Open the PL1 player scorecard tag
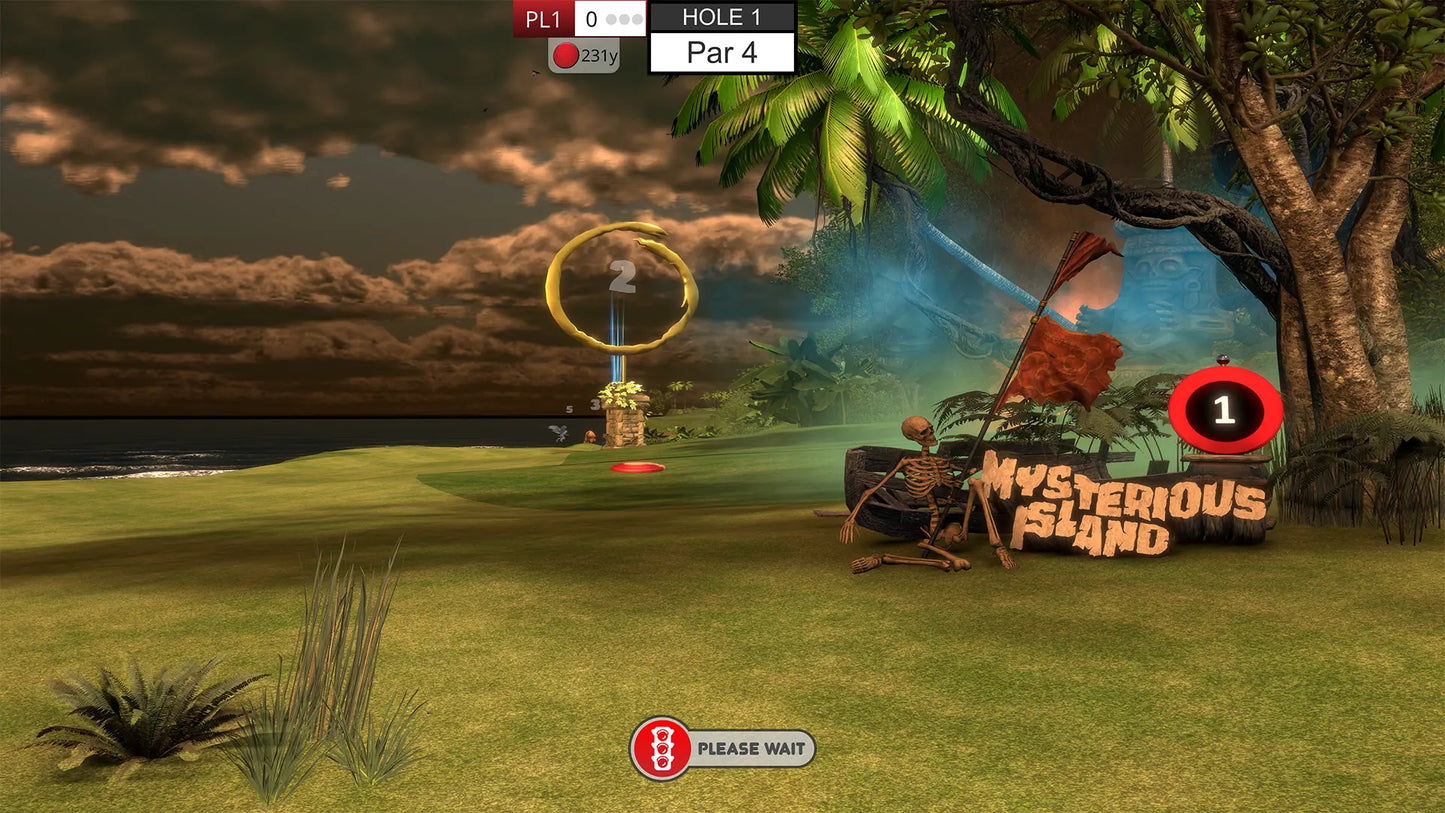Image resolution: width=1445 pixels, height=813 pixels. [x=544, y=19]
